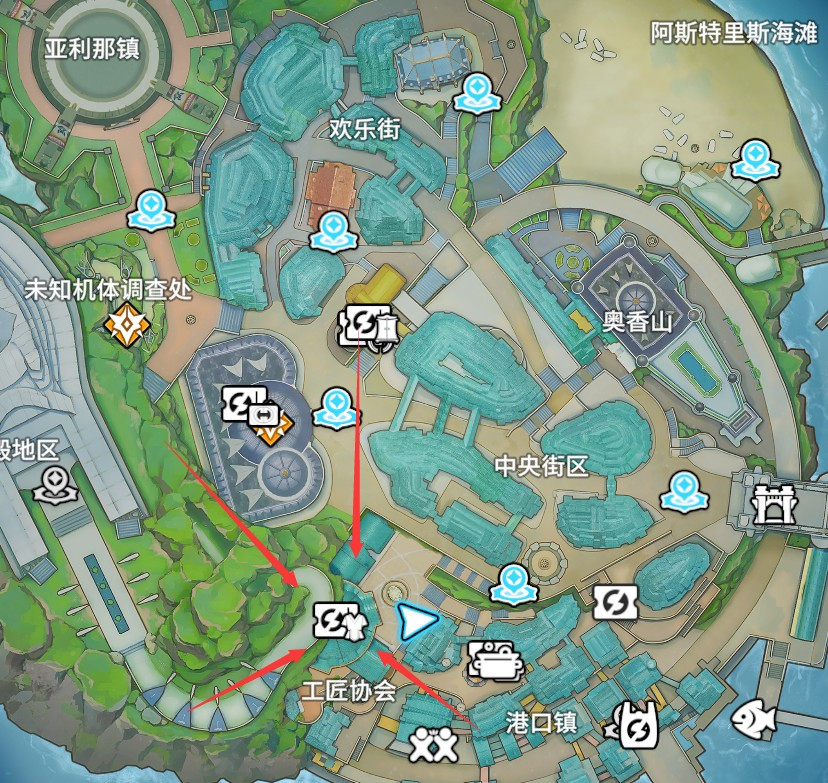Select the player's blue arrow marker

click(416, 623)
